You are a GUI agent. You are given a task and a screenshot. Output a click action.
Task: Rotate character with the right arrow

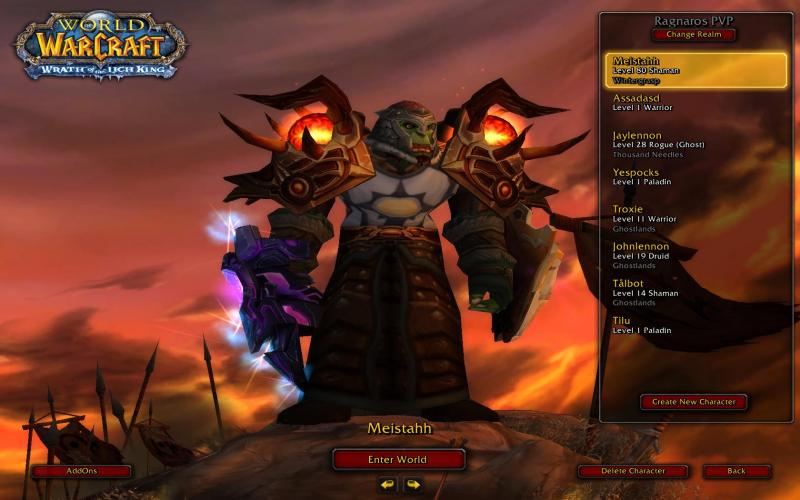(412, 485)
